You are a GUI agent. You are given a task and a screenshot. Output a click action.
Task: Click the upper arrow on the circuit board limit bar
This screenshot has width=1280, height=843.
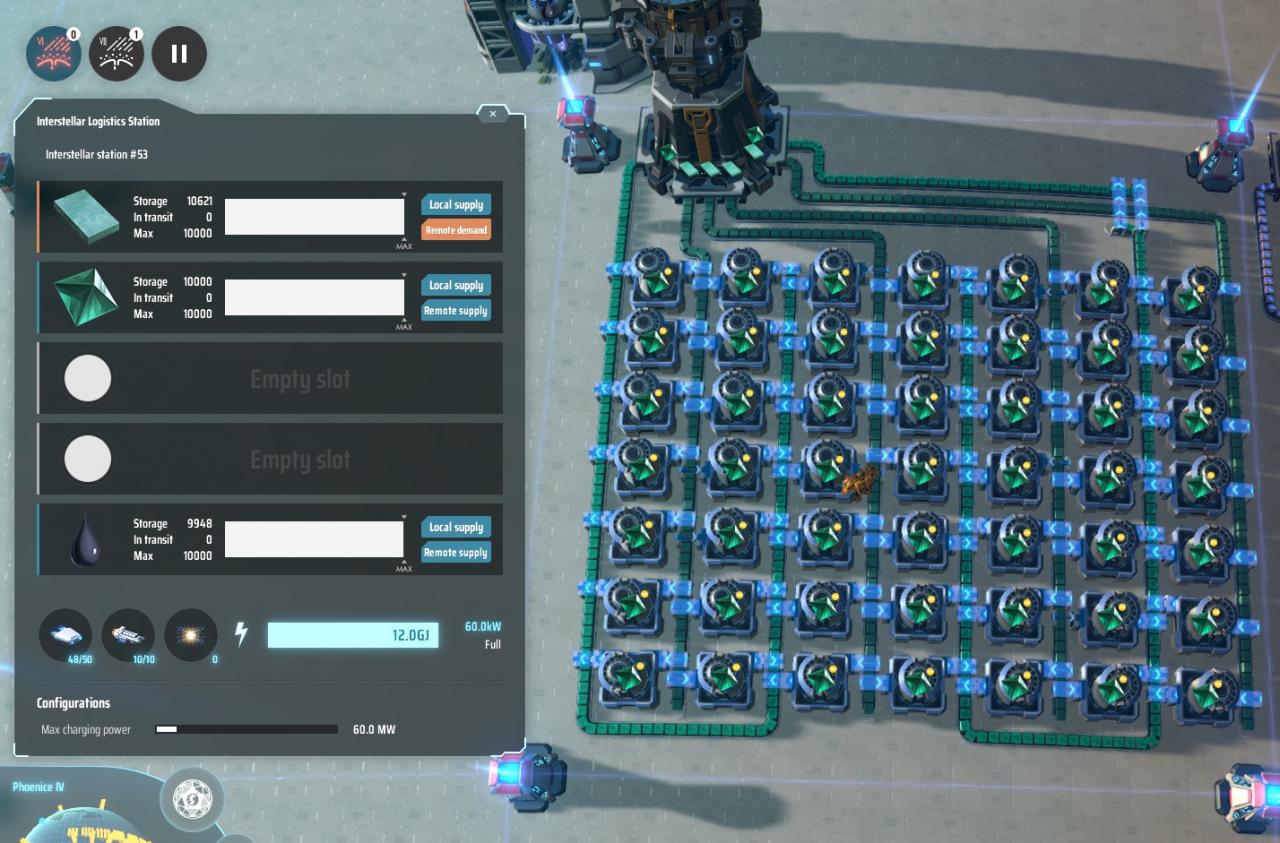405,196
